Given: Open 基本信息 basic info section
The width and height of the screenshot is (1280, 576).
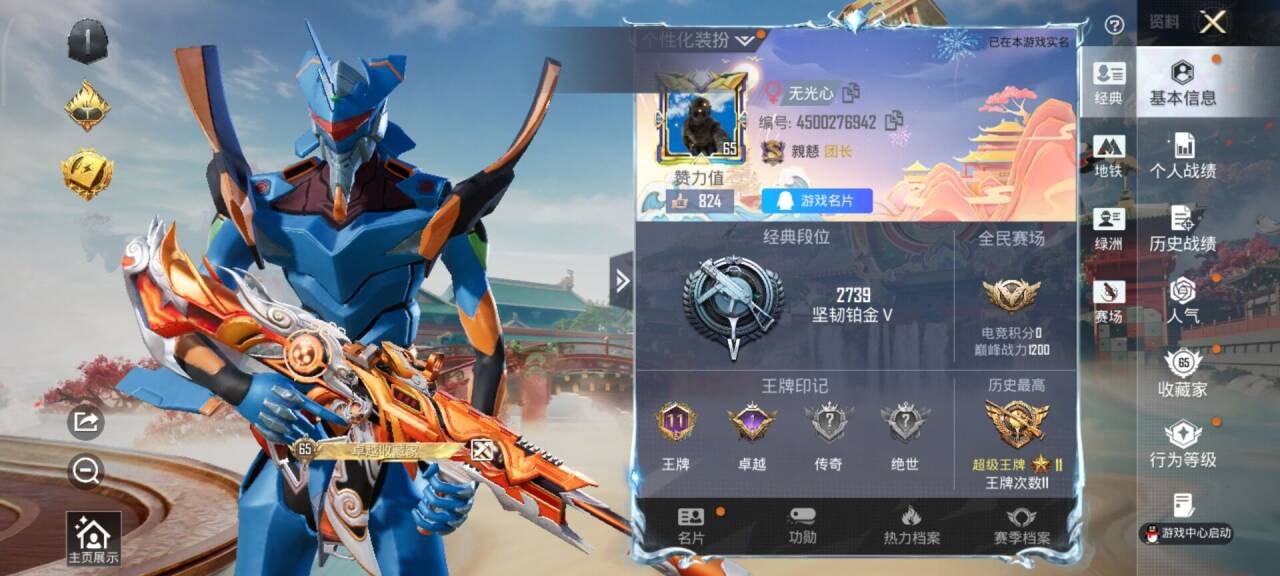Looking at the screenshot, I should coord(1183,82).
